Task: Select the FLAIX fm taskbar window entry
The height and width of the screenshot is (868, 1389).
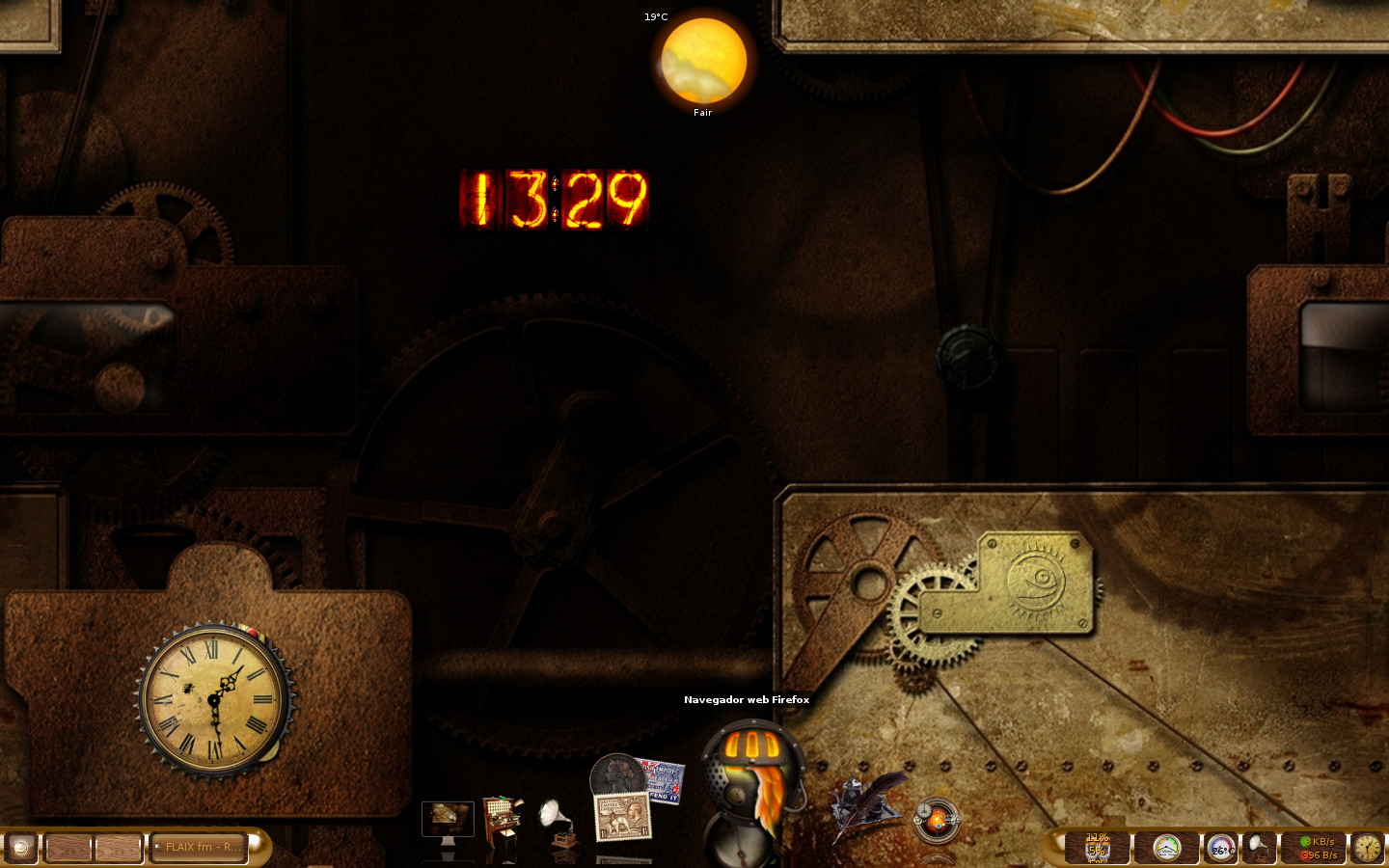Action: coord(200,848)
